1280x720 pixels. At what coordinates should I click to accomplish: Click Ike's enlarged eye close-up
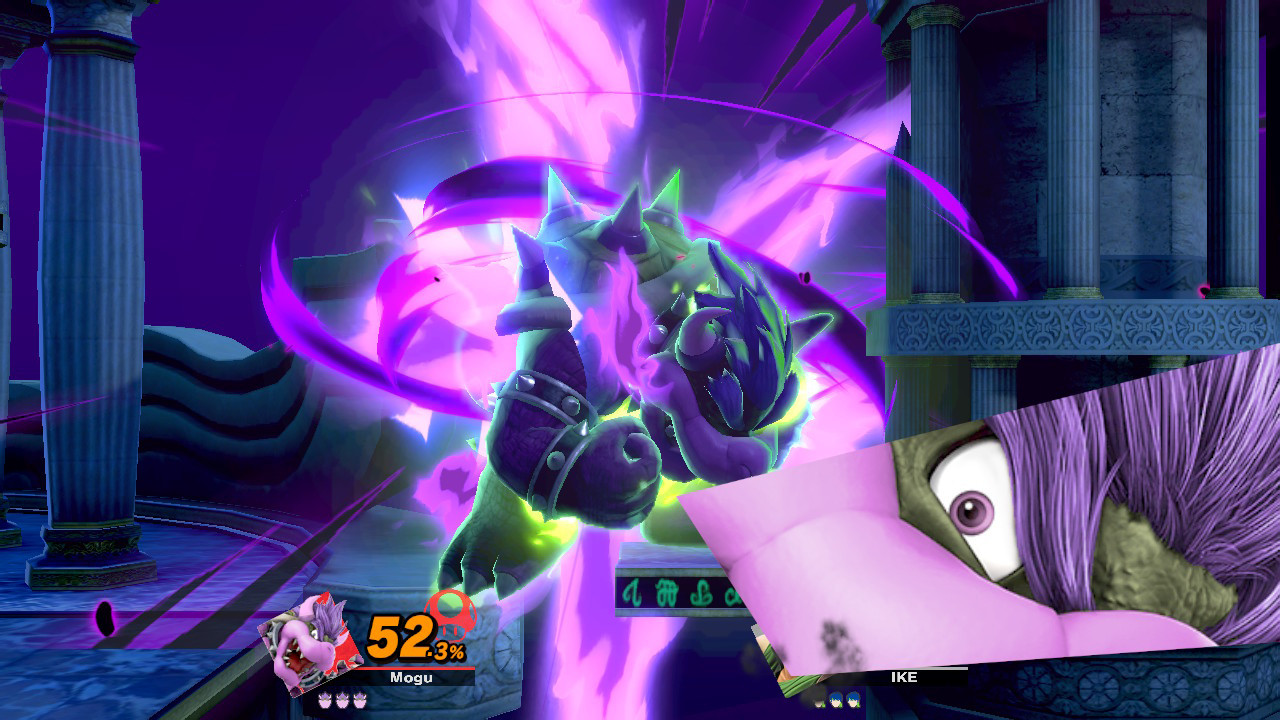[975, 510]
